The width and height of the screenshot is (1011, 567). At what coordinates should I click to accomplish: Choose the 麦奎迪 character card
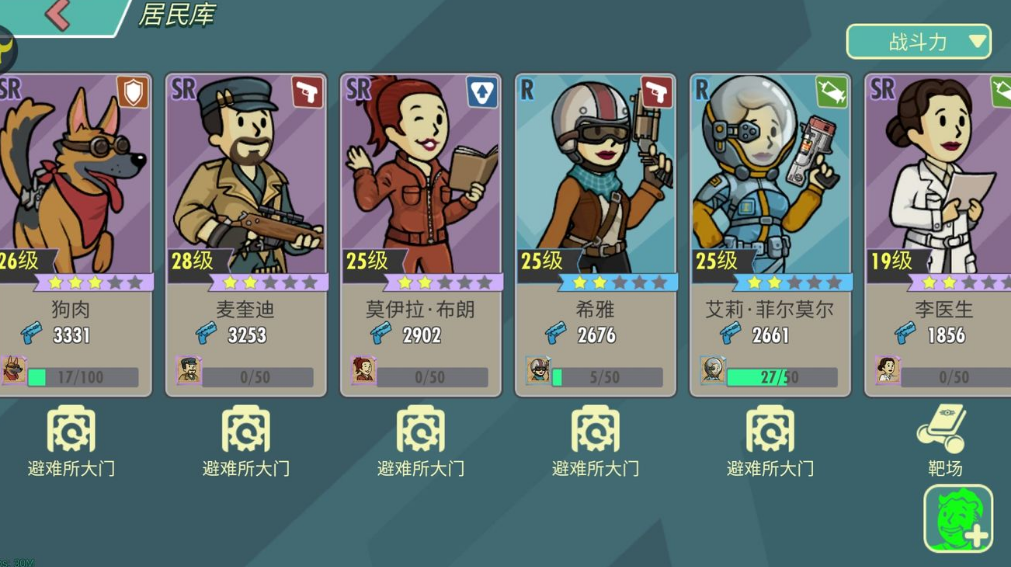tap(246, 235)
